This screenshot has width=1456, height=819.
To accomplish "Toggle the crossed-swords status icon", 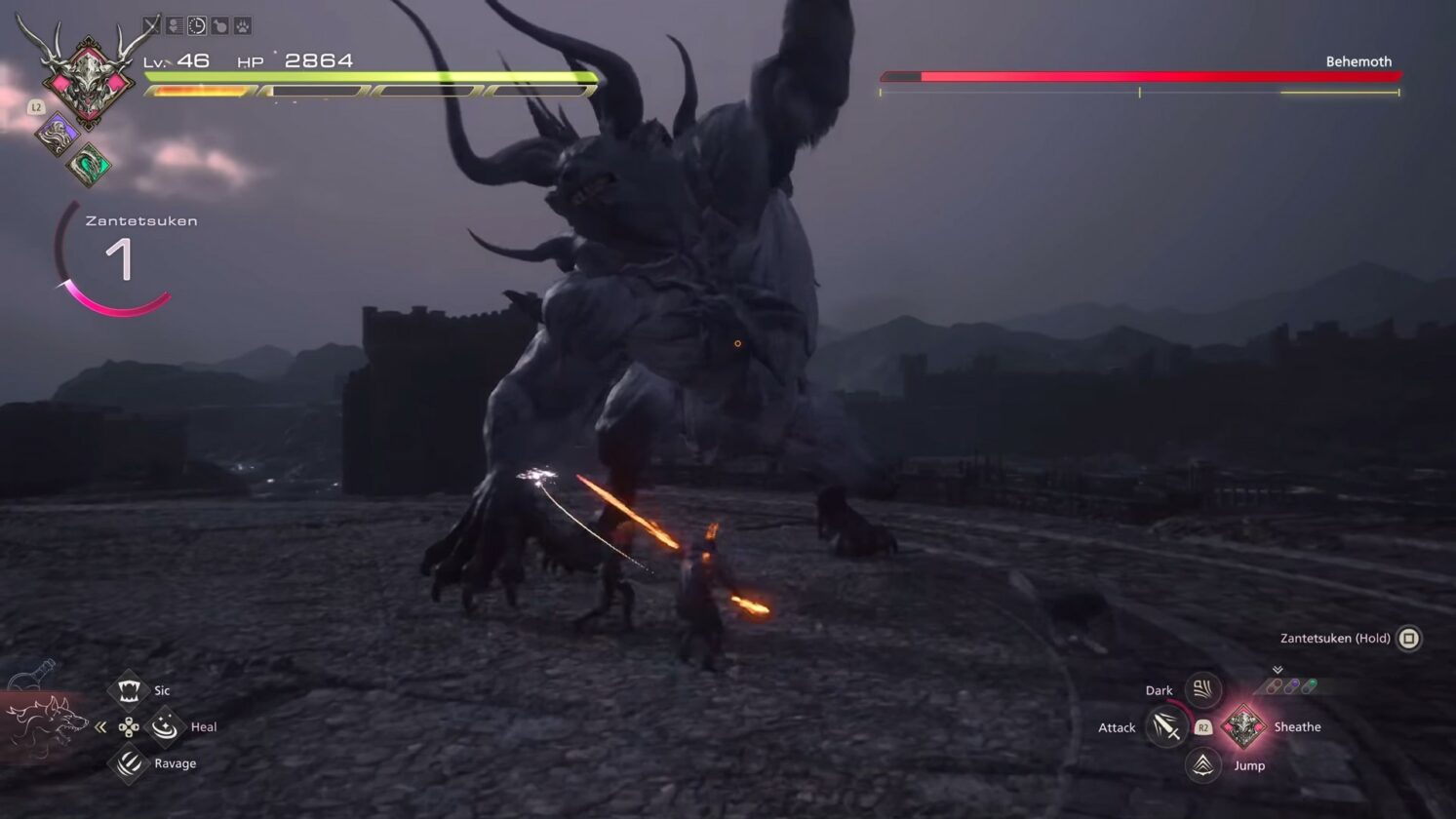I will 152,24.
